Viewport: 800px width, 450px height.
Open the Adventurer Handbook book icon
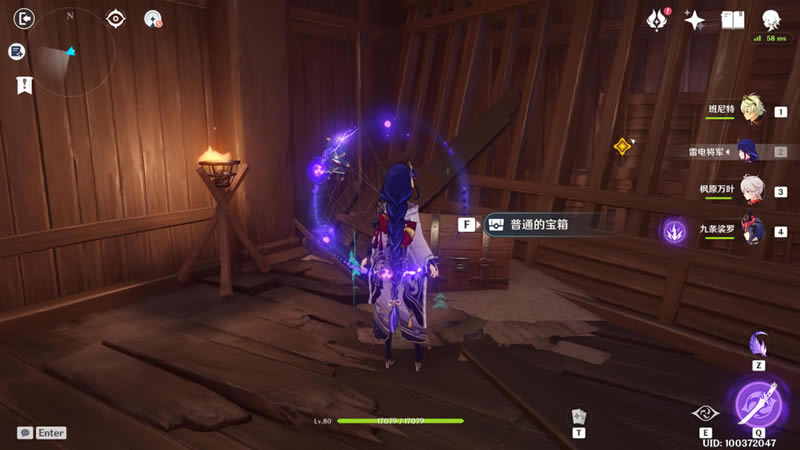[733, 20]
